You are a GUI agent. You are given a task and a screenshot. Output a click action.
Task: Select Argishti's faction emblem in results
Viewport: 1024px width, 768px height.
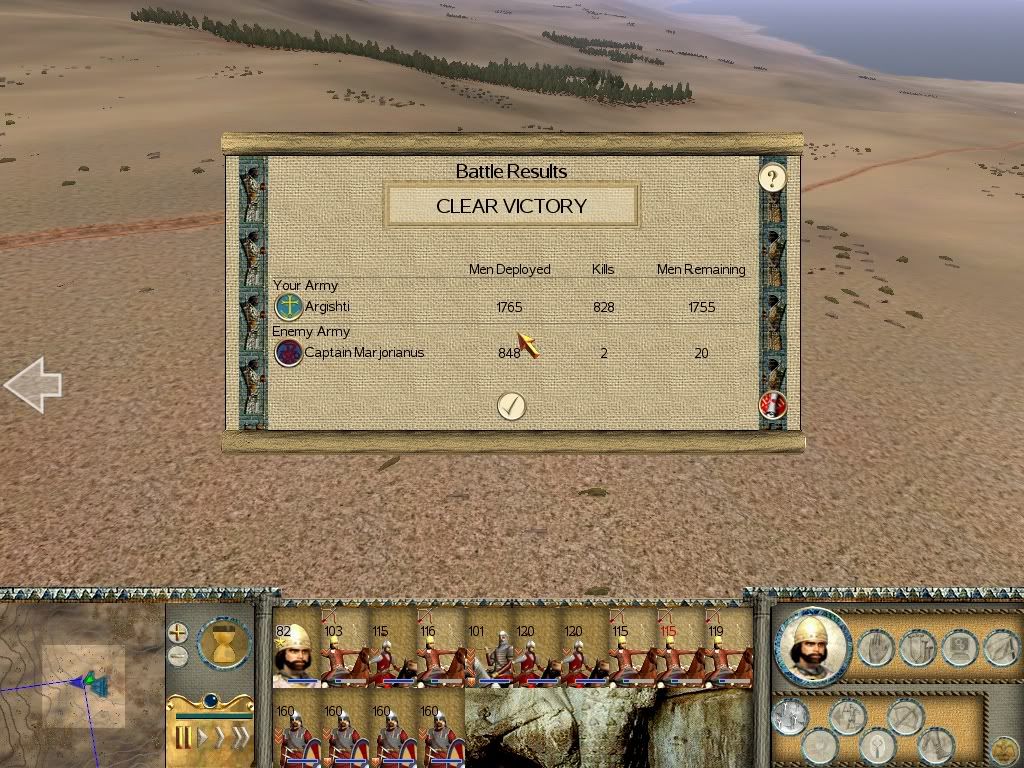point(289,307)
